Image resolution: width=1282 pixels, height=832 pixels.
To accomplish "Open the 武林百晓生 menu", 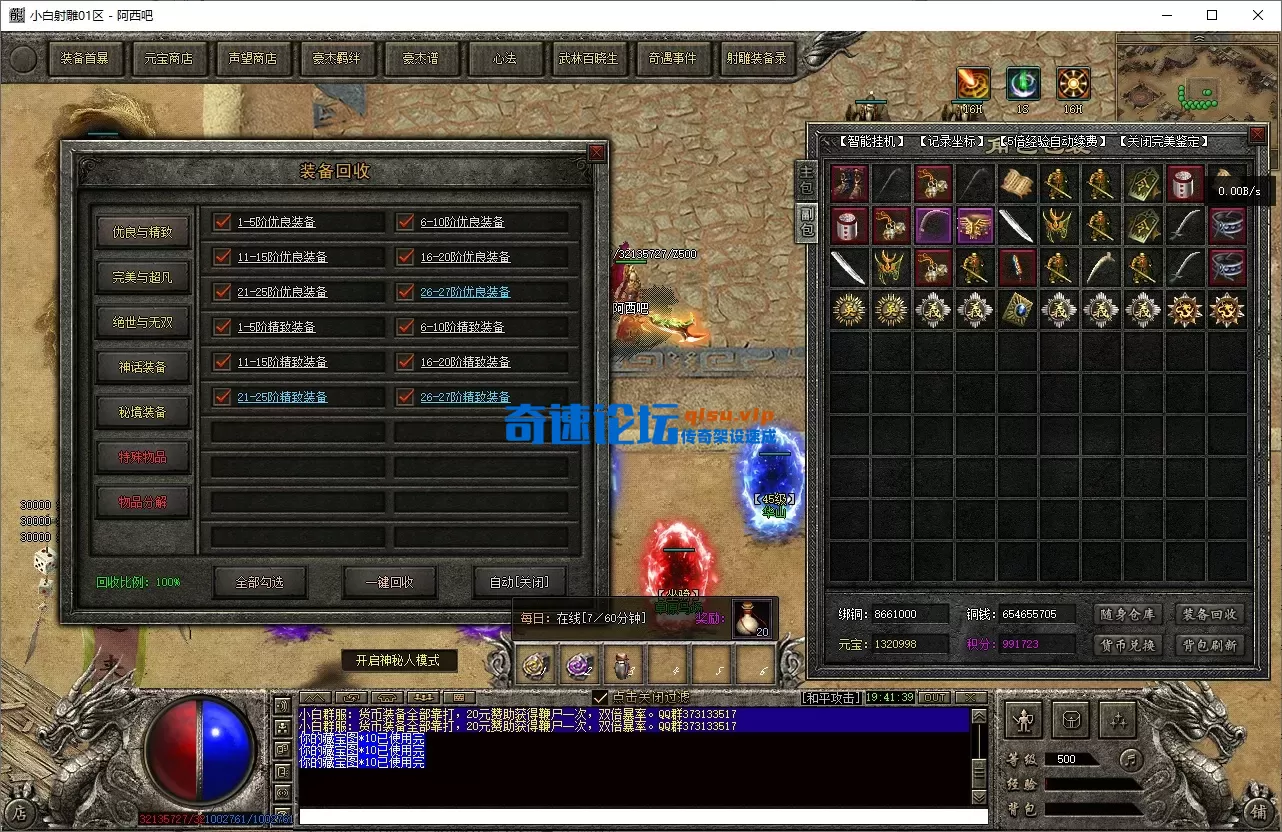I will [x=588, y=59].
